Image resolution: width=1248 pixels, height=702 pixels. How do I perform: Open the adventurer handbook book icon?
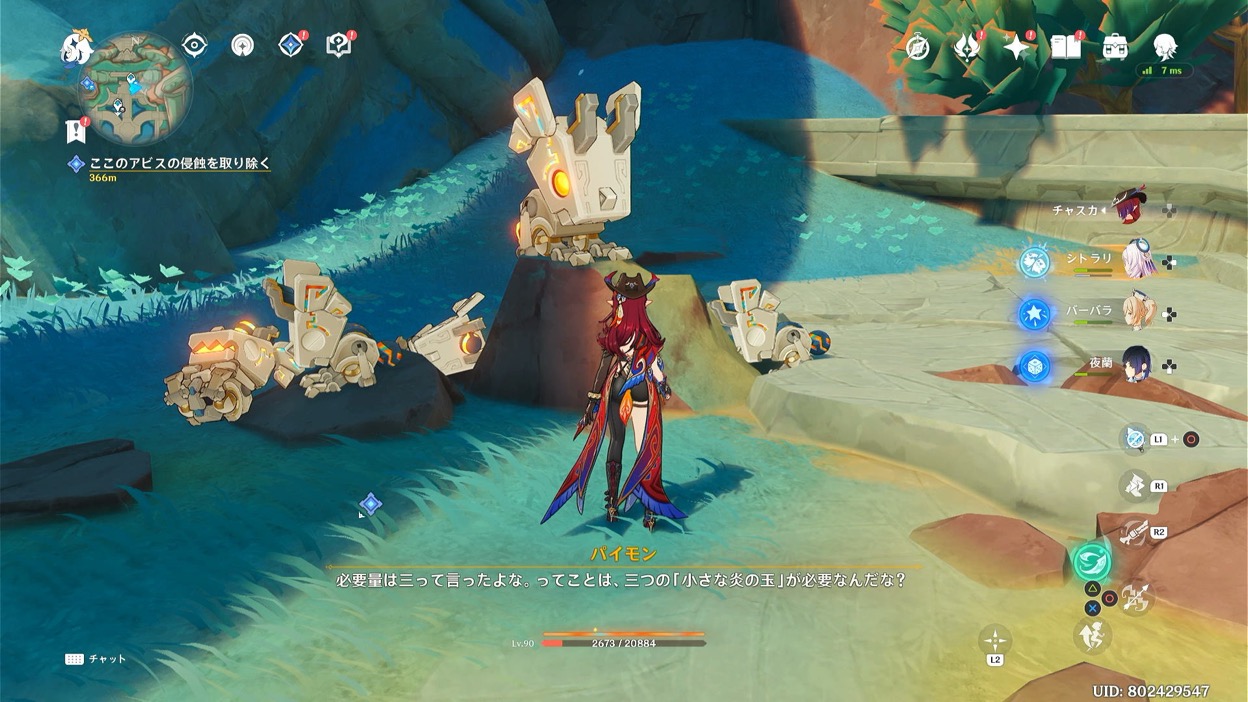coord(1066,47)
